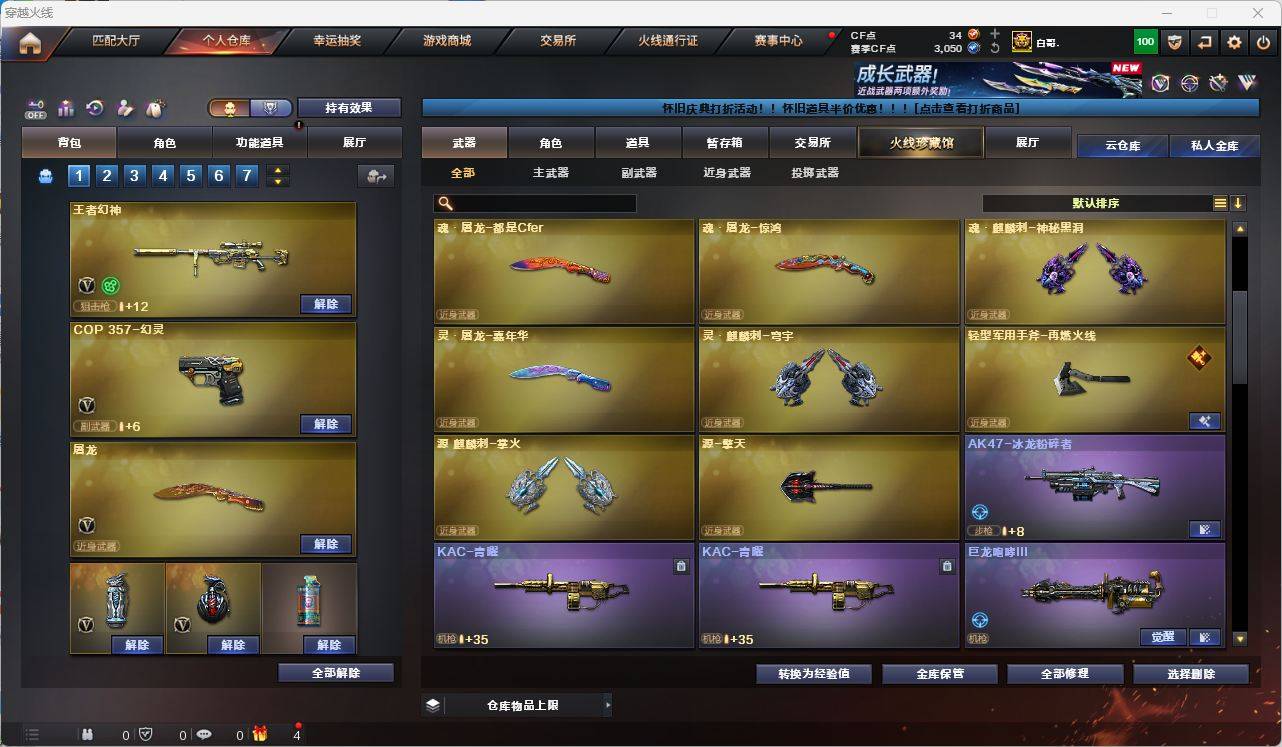This screenshot has width=1282, height=747.
Task: Click the 全部修理 repair all button
Action: point(1064,673)
